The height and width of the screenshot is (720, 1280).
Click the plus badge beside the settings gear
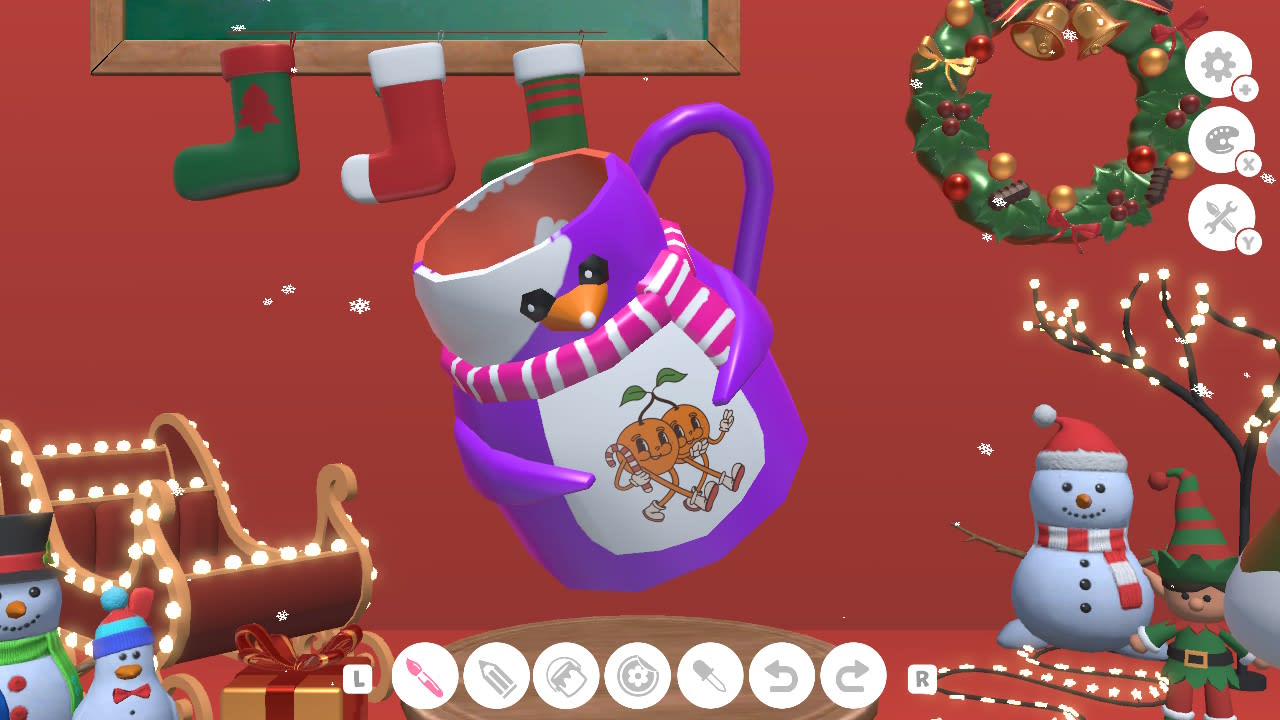pyautogui.click(x=1246, y=88)
